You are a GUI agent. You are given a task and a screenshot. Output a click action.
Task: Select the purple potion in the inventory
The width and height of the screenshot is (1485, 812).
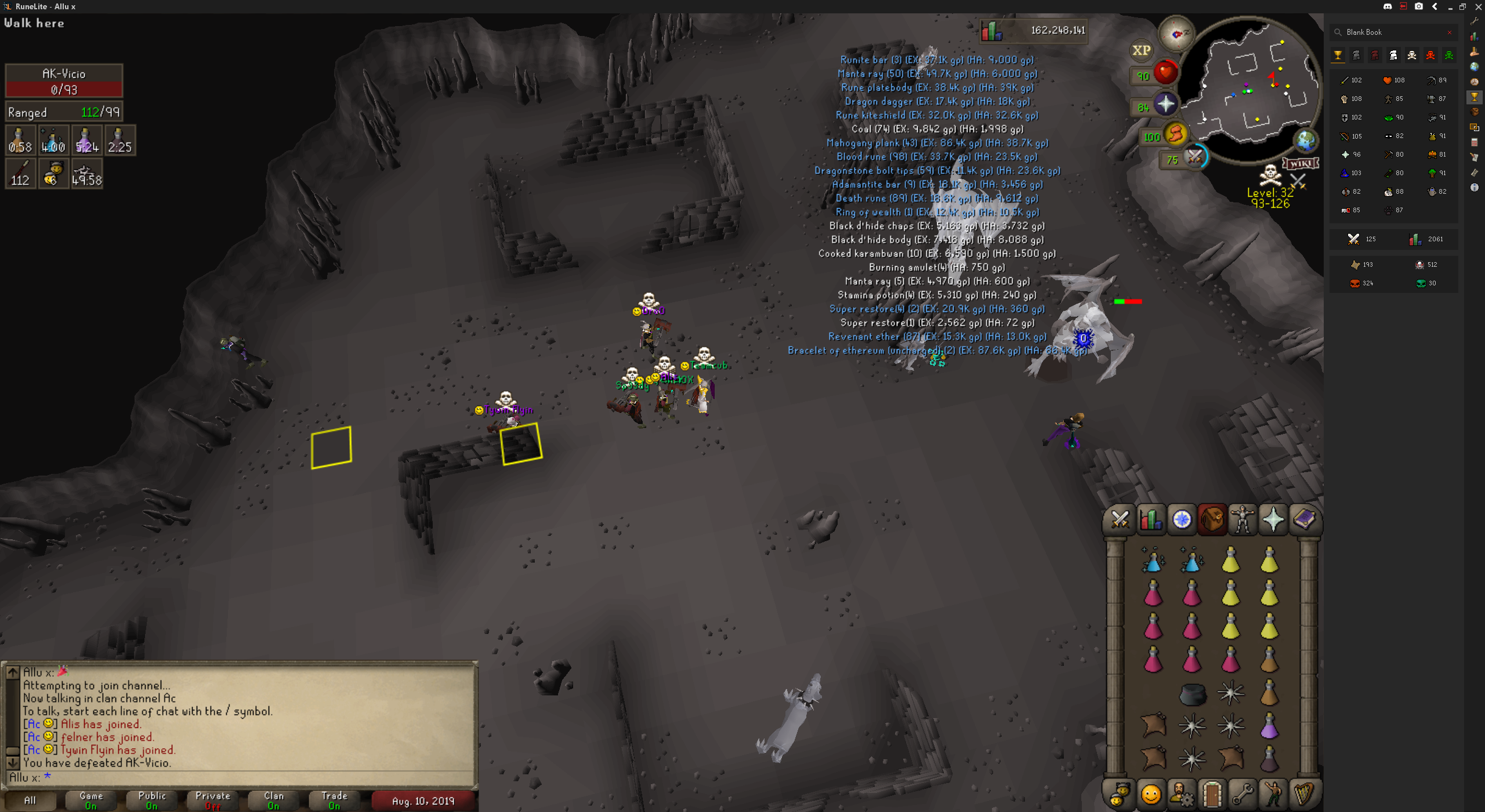[1269, 726]
